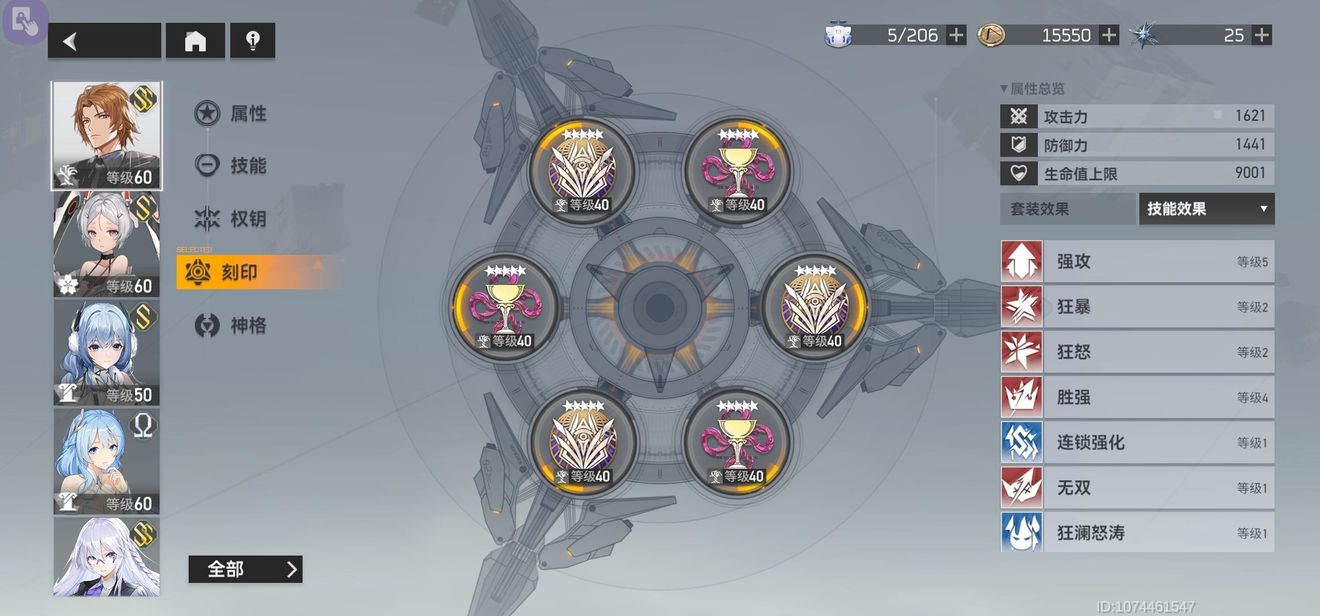This screenshot has height=616, width=1320.
Task: View the 连锁强化 skill effect row
Action: 1137,442
